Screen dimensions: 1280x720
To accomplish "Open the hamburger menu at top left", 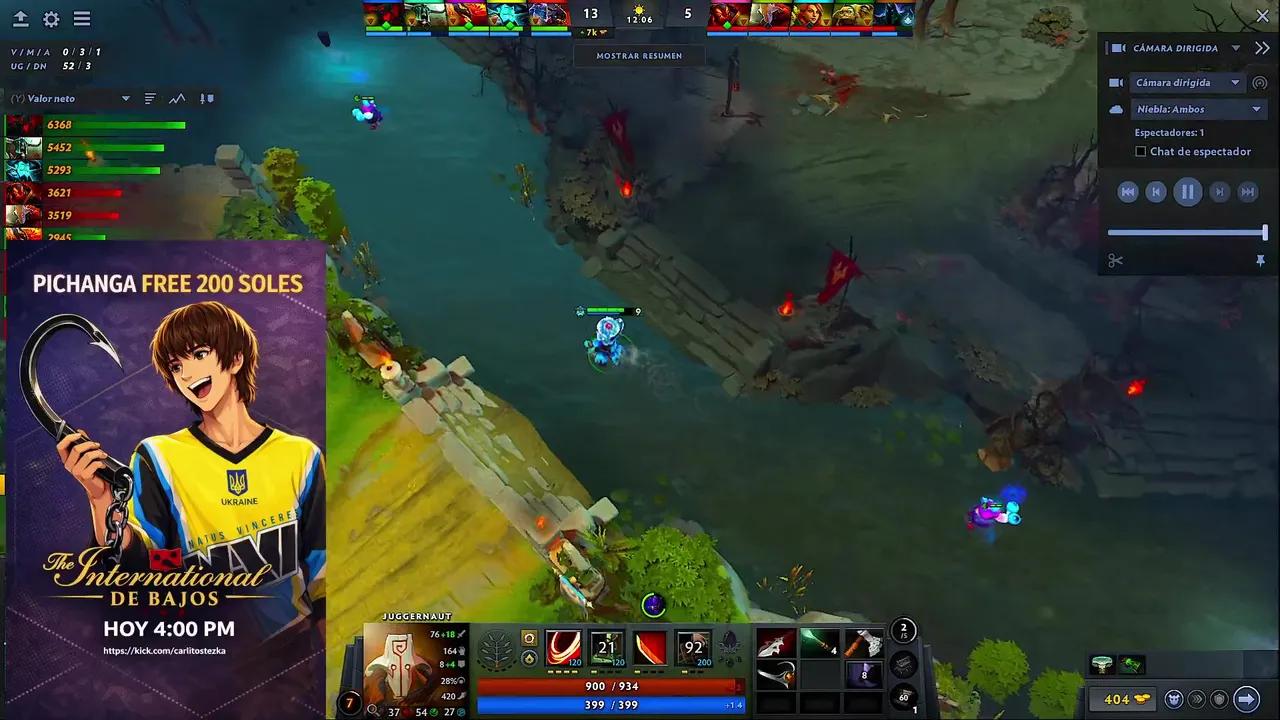I will [x=82, y=18].
